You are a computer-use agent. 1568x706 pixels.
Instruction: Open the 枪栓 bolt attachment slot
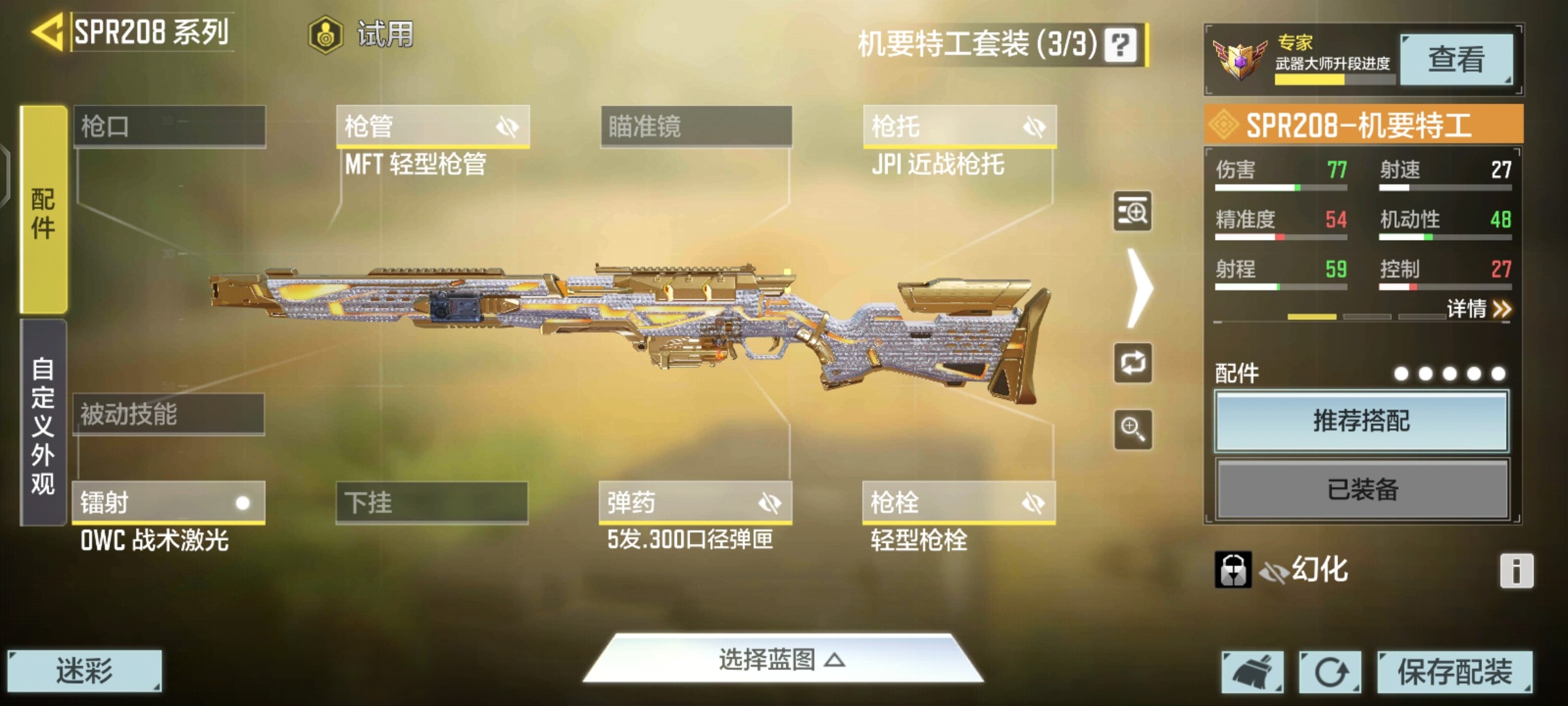point(958,503)
